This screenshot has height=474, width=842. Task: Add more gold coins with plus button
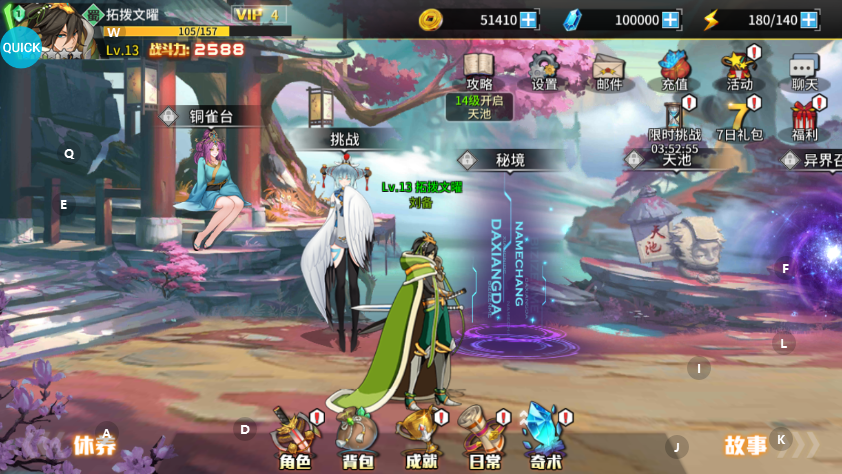point(528,20)
